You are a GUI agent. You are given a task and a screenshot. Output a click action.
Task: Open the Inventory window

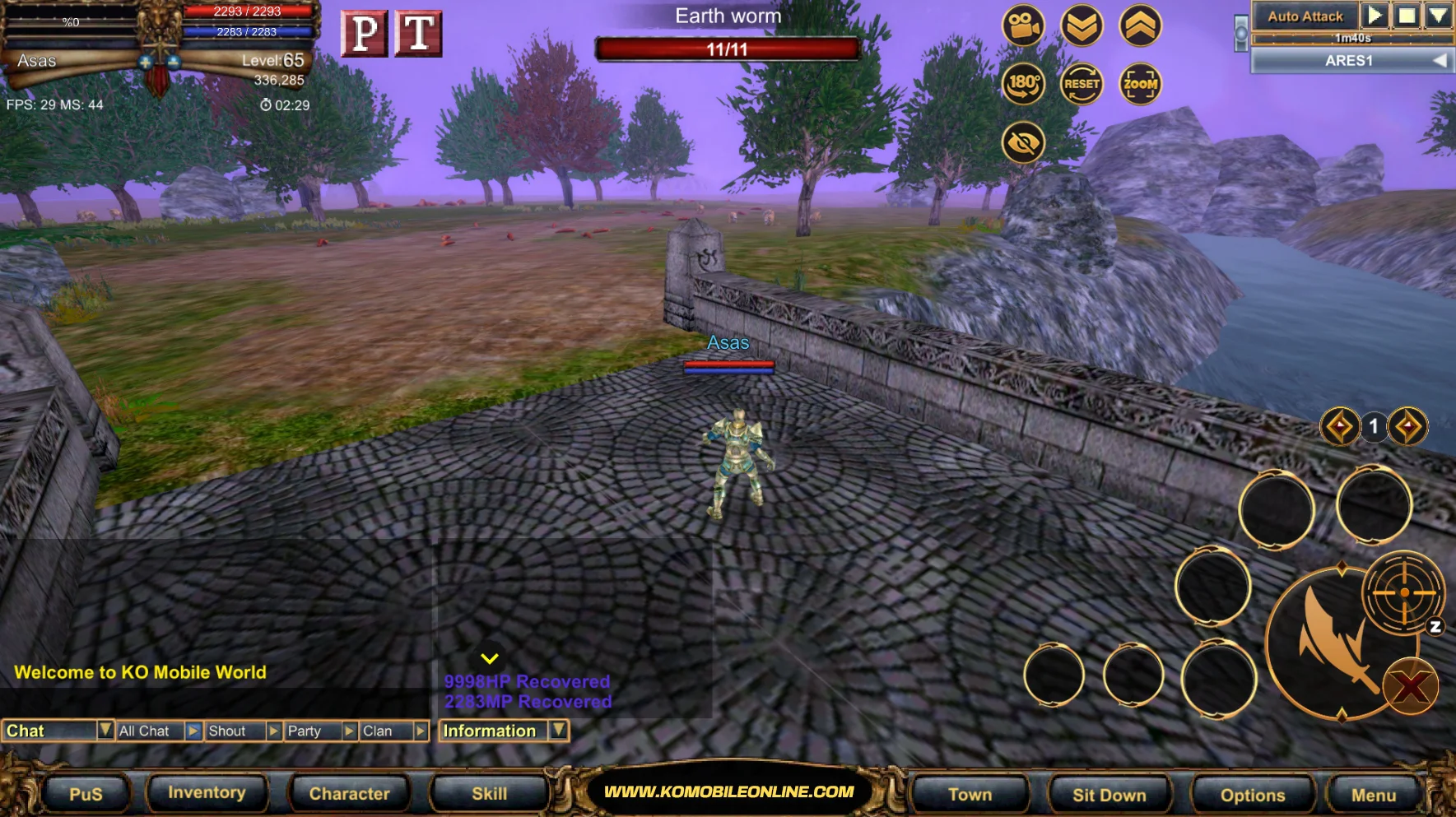tap(207, 792)
